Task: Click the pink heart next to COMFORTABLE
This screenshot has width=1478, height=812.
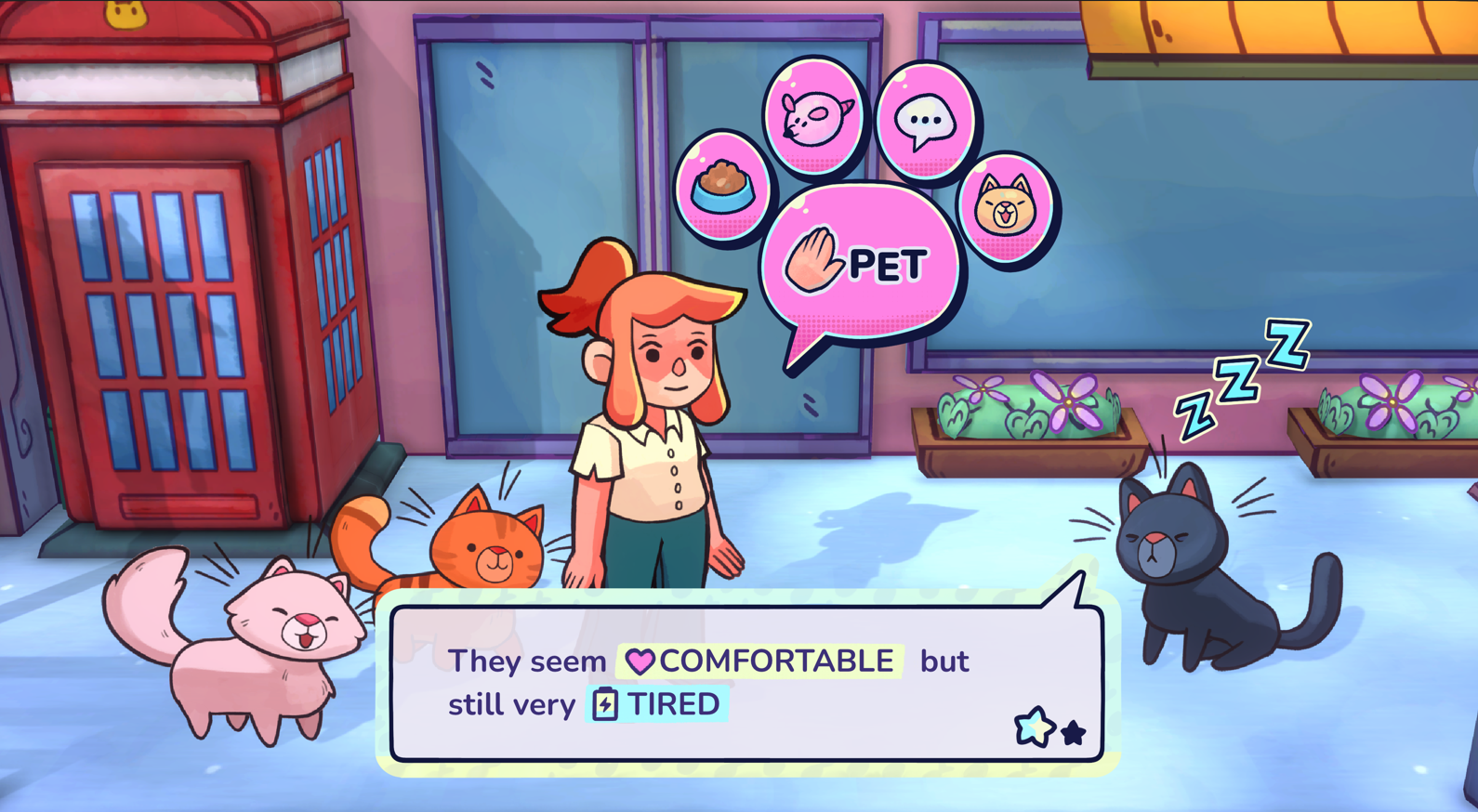Action: point(640,661)
